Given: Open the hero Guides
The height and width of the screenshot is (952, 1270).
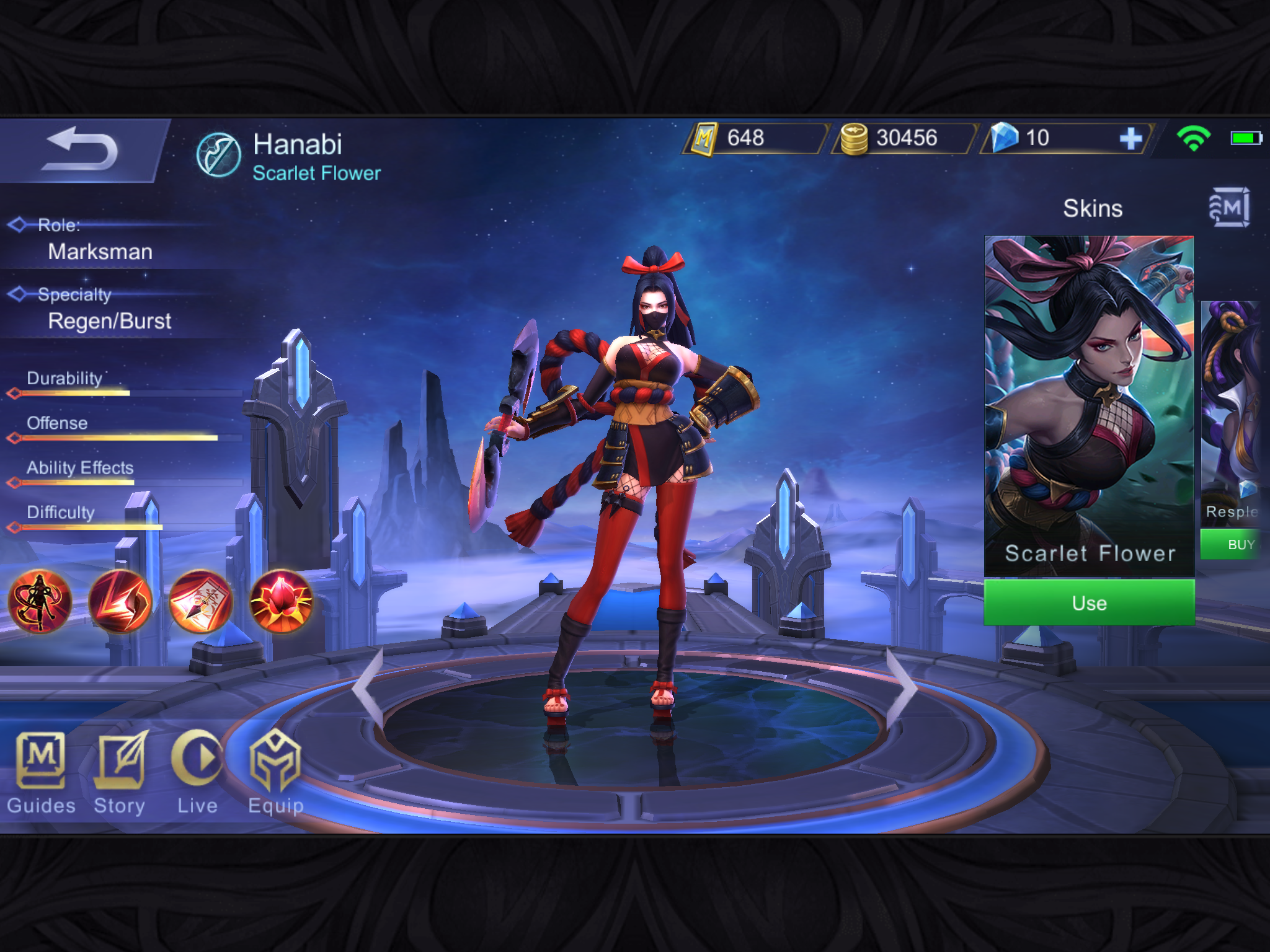Looking at the screenshot, I should pos(41,773).
